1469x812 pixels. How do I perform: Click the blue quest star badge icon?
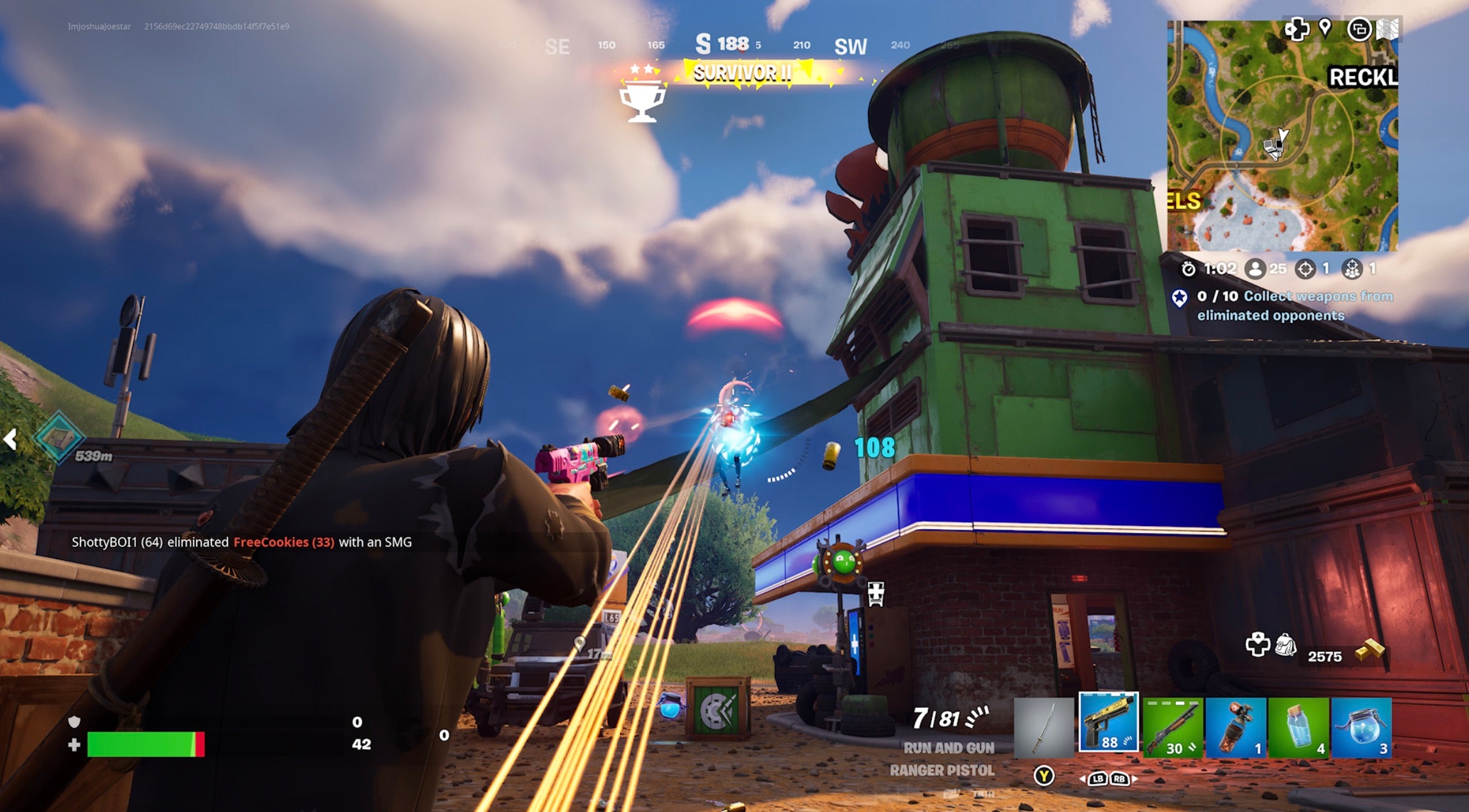(1179, 296)
